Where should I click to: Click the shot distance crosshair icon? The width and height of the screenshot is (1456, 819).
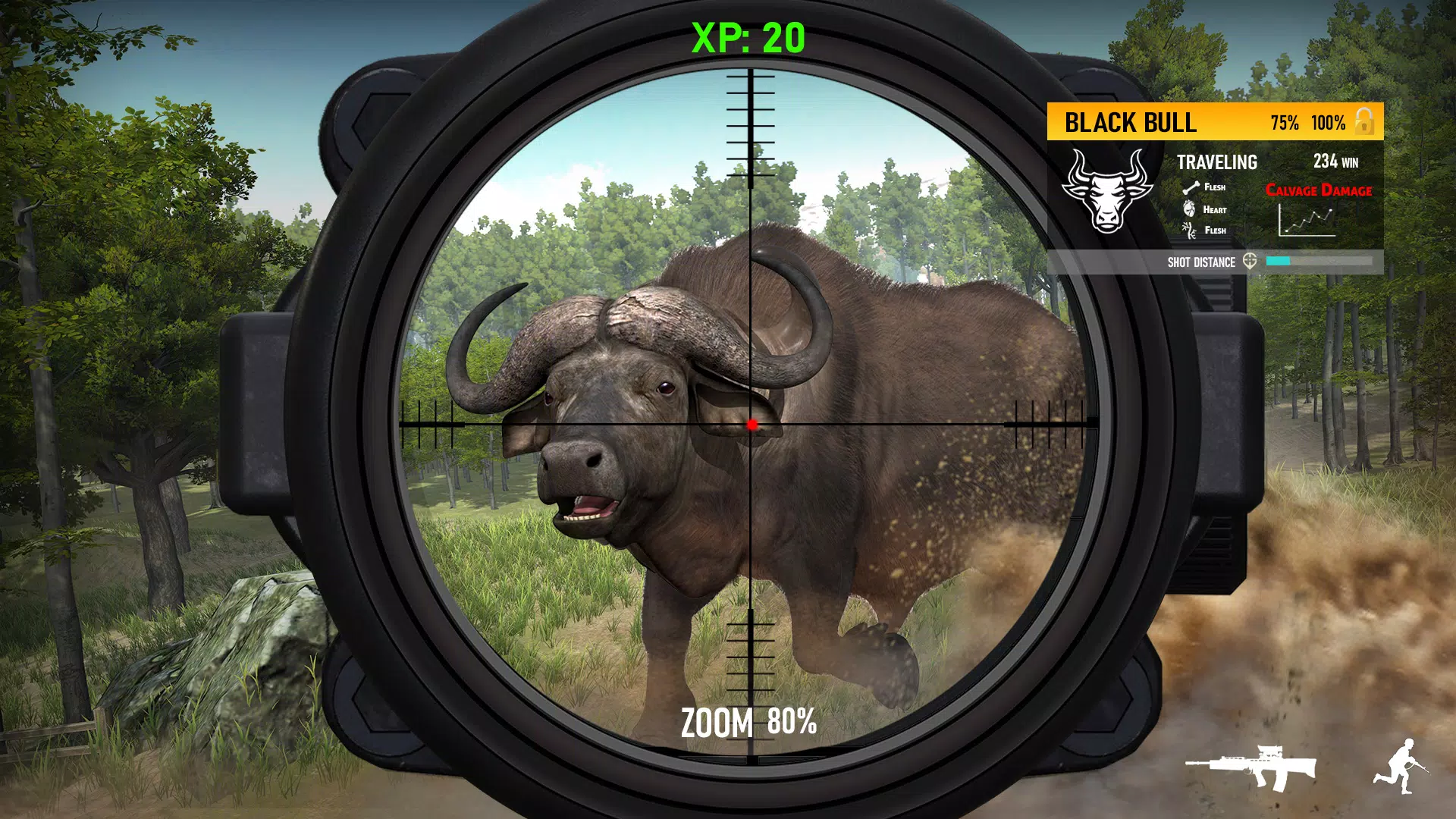(1250, 261)
